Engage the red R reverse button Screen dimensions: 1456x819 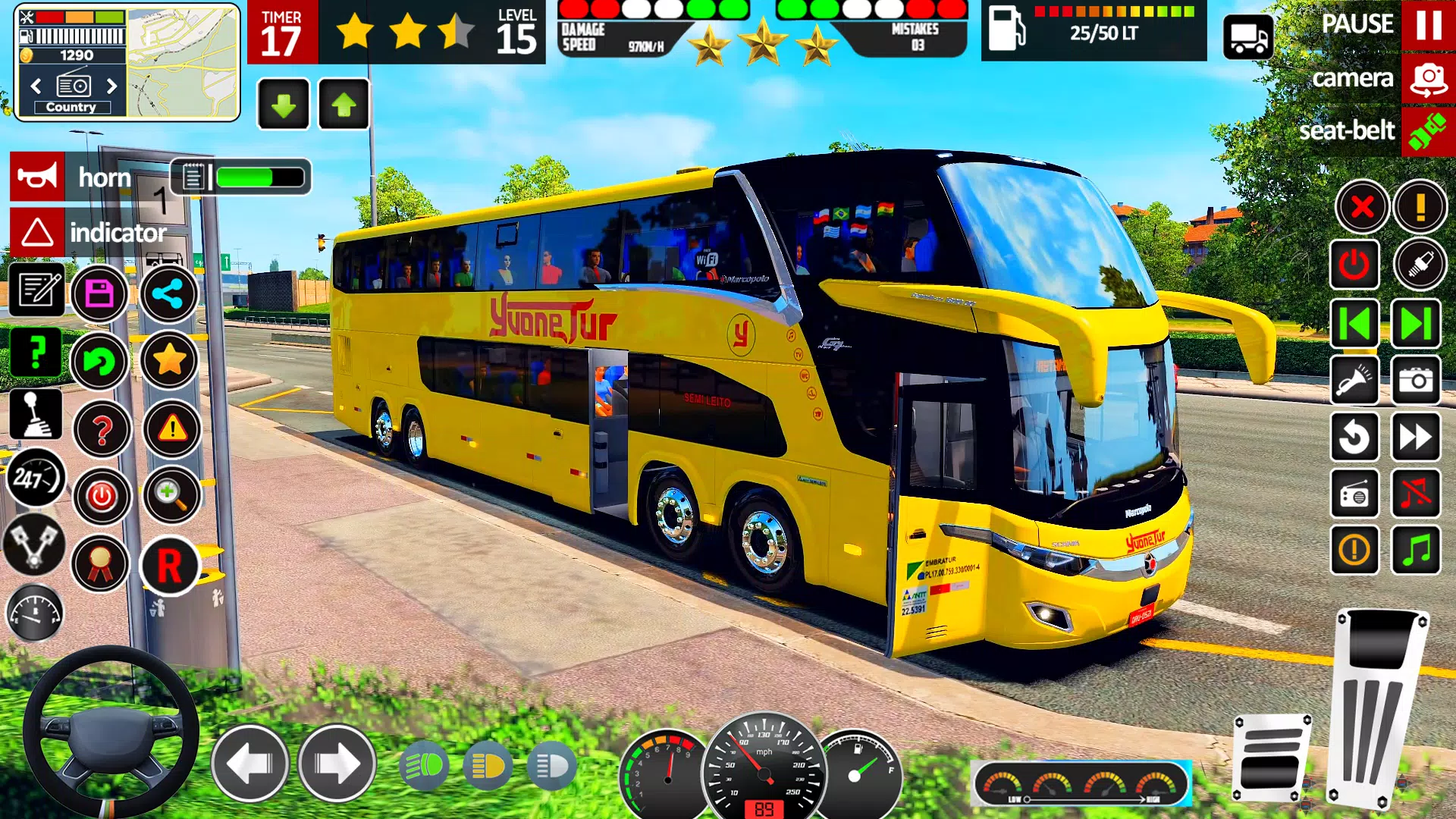coord(169,566)
